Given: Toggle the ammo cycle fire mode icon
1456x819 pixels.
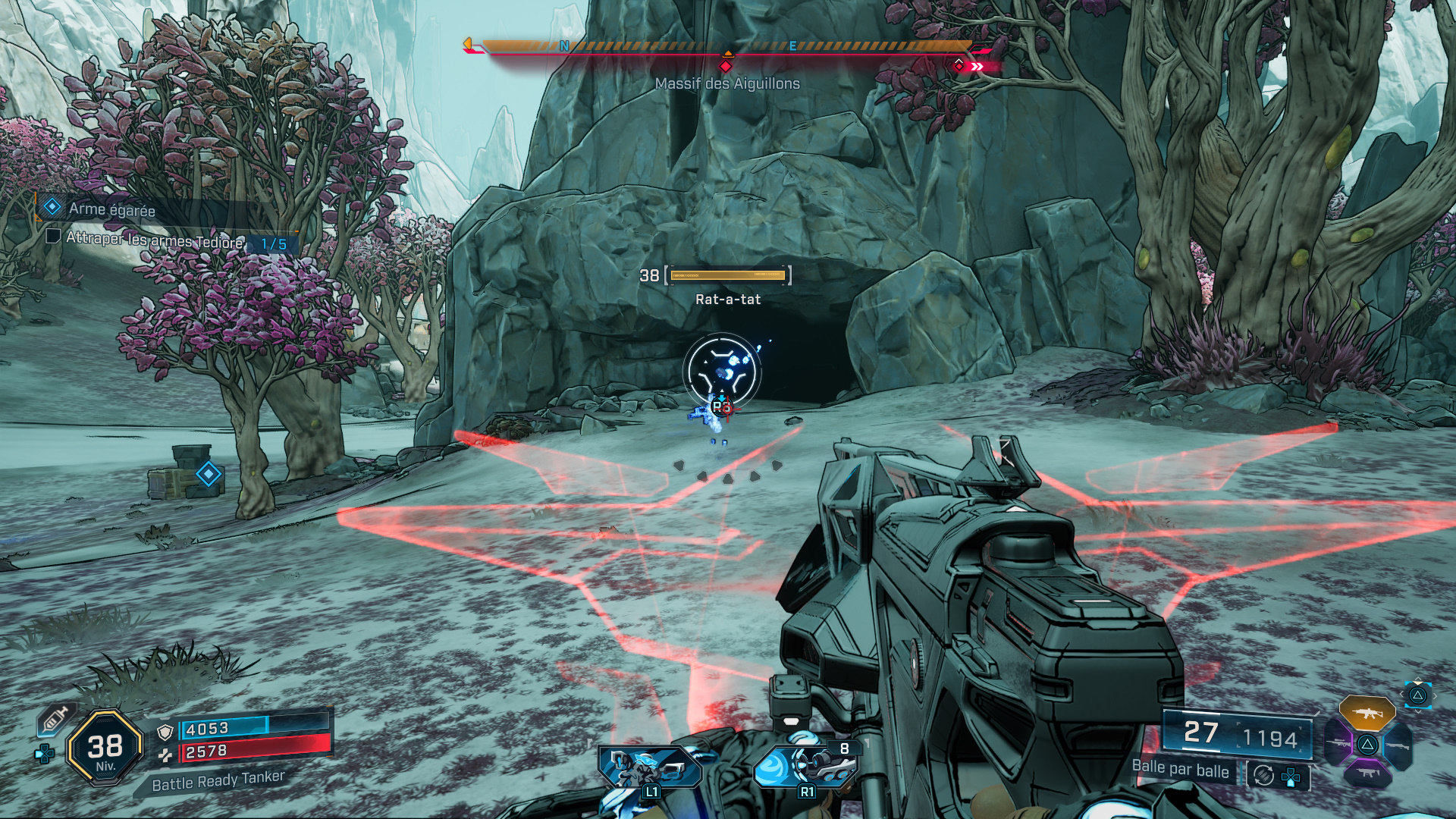Looking at the screenshot, I should (x=1263, y=775).
